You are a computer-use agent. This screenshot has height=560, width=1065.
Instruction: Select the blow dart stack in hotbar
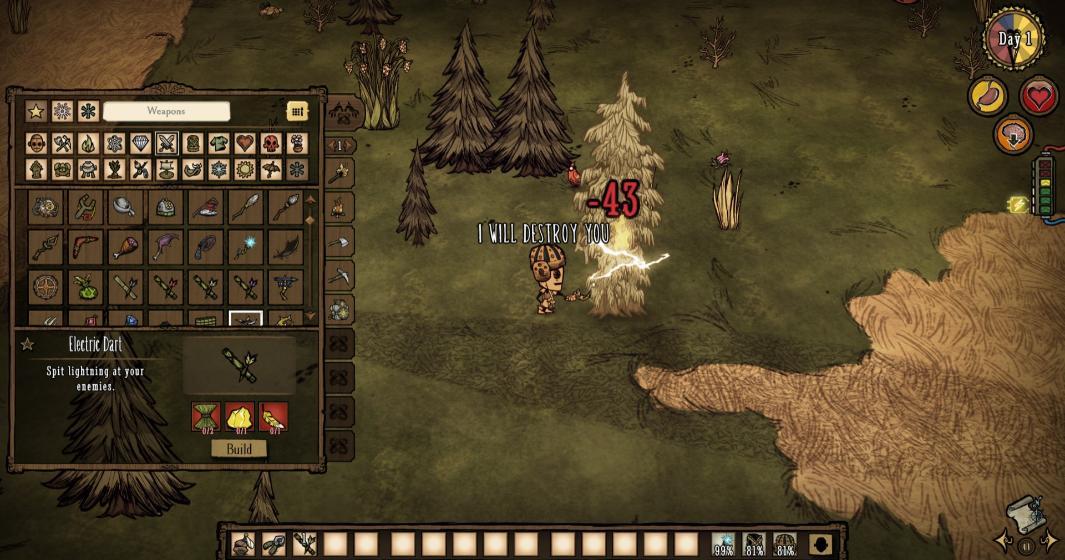tap(304, 545)
